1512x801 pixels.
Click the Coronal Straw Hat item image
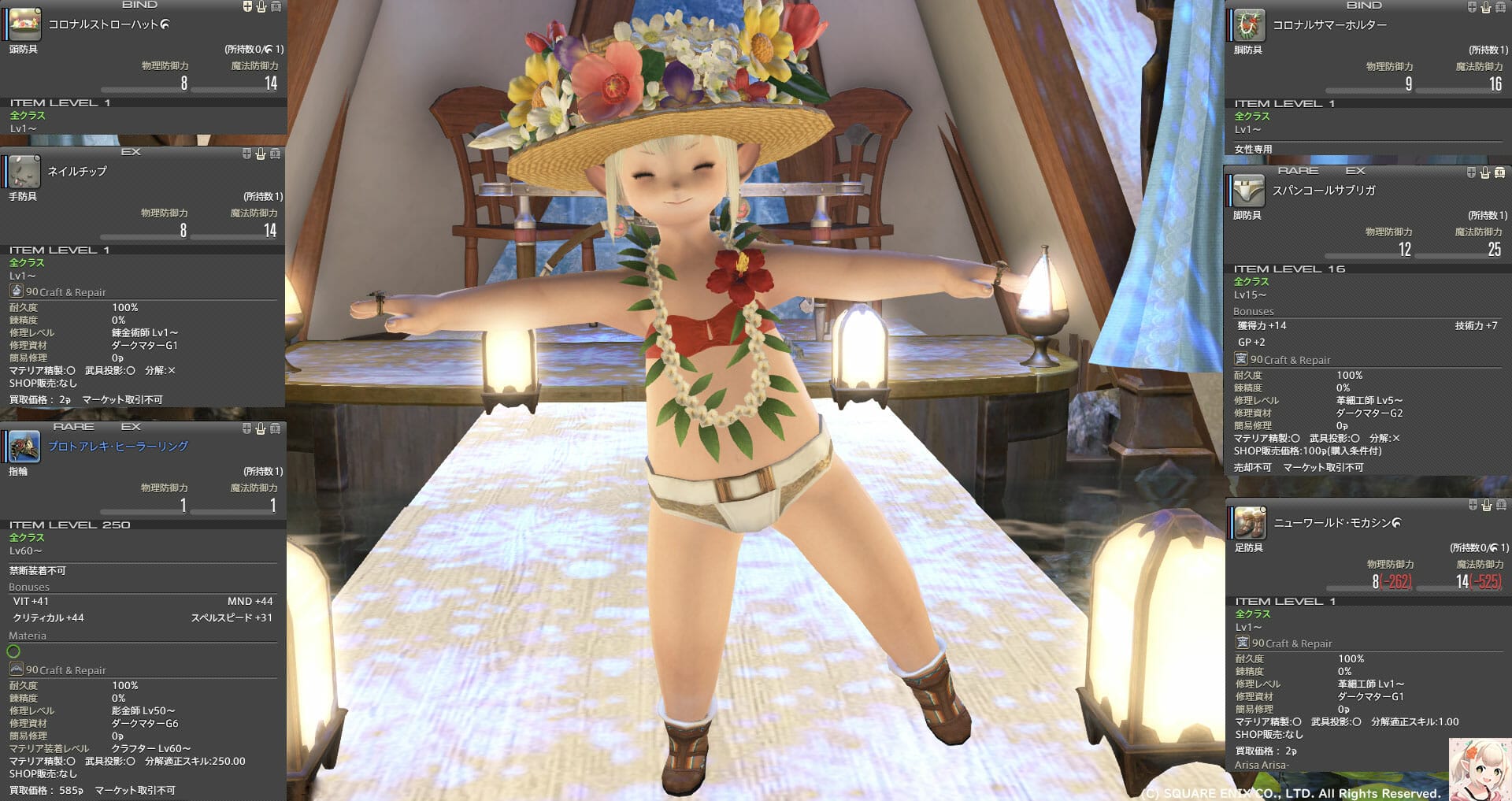pos(24,24)
